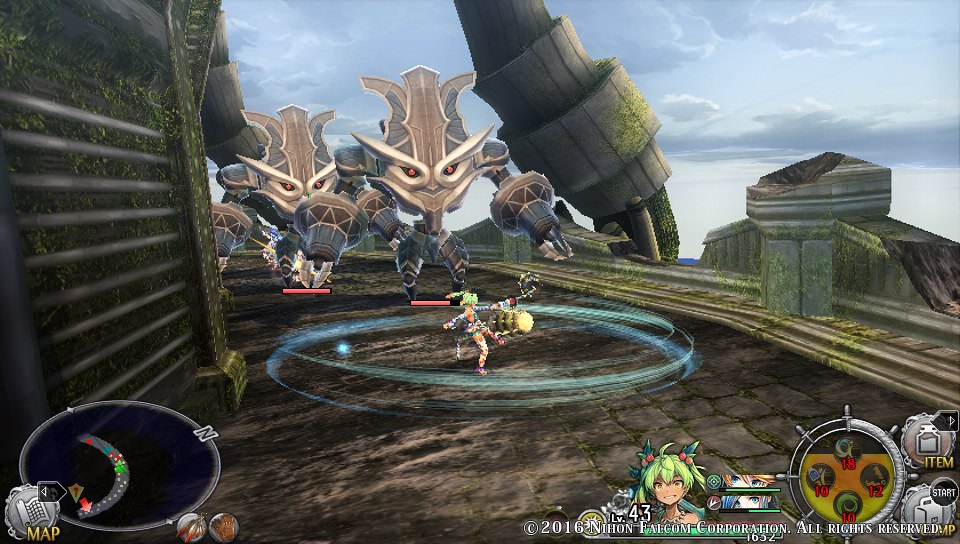Open the camp menu backpack button

coord(928,511)
